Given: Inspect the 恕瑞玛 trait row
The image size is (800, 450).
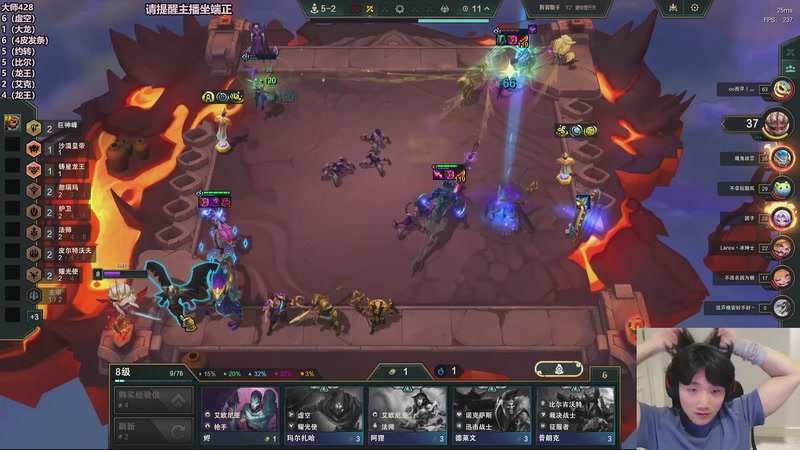Looking at the screenshot, I should click(62, 190).
